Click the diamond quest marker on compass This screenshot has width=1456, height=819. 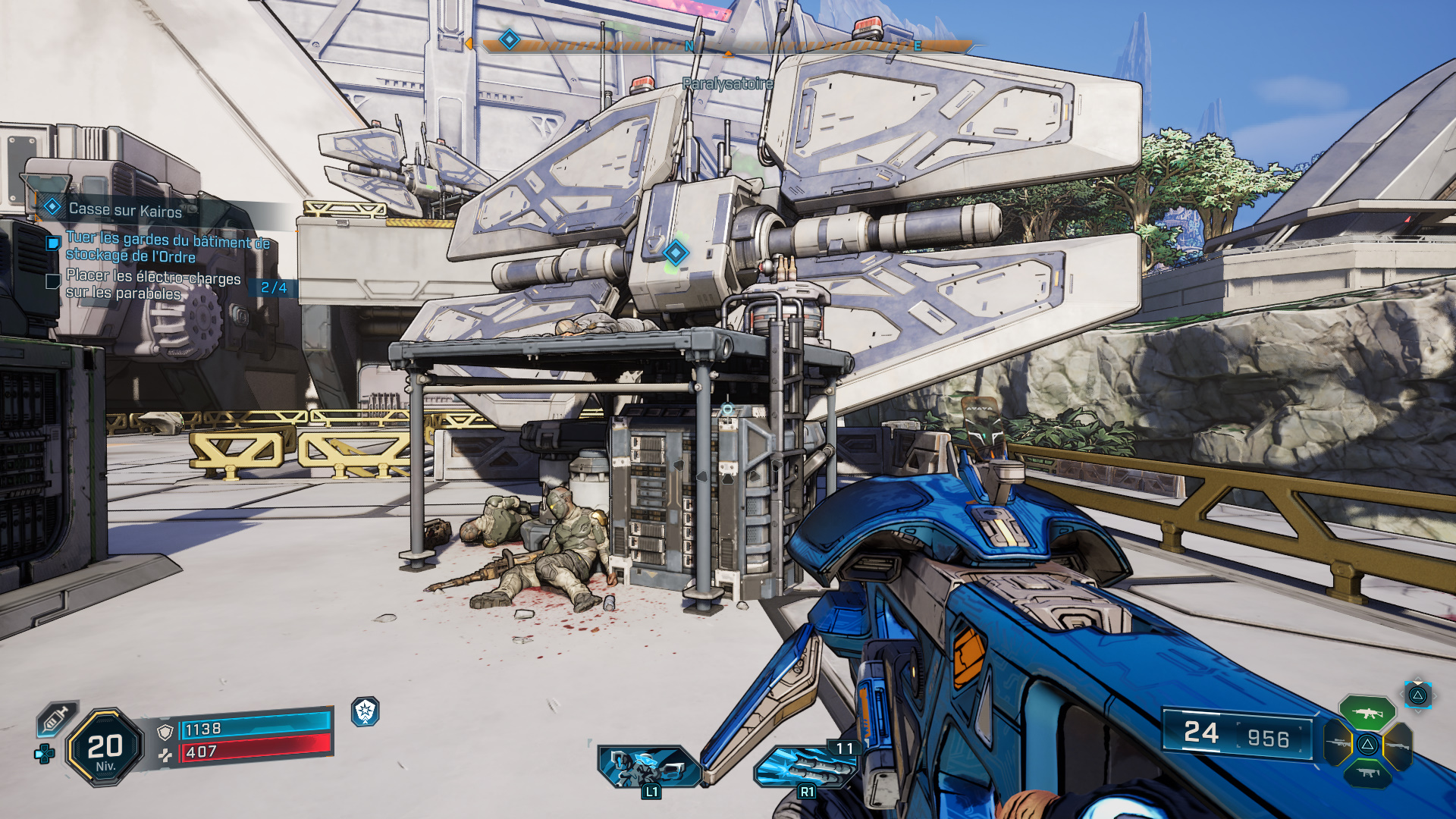pos(510,39)
